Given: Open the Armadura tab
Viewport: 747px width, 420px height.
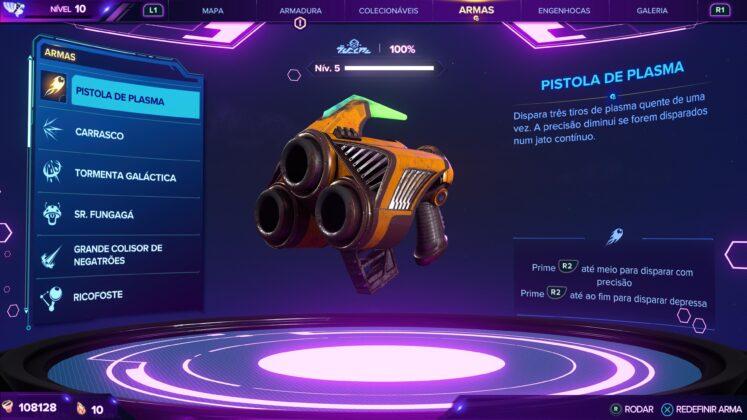Looking at the screenshot, I should click(298, 10).
